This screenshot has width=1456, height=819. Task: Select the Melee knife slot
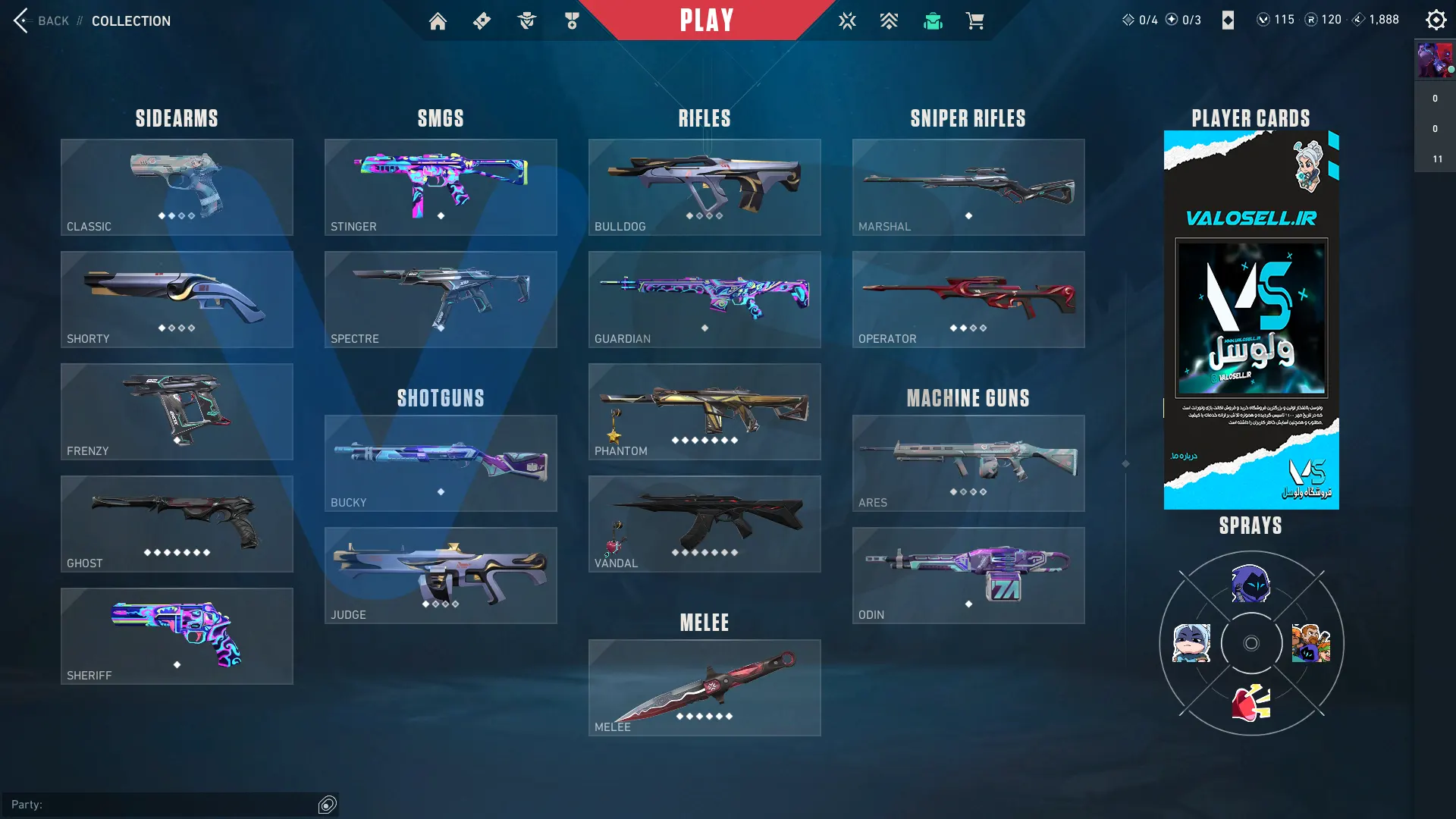point(704,687)
